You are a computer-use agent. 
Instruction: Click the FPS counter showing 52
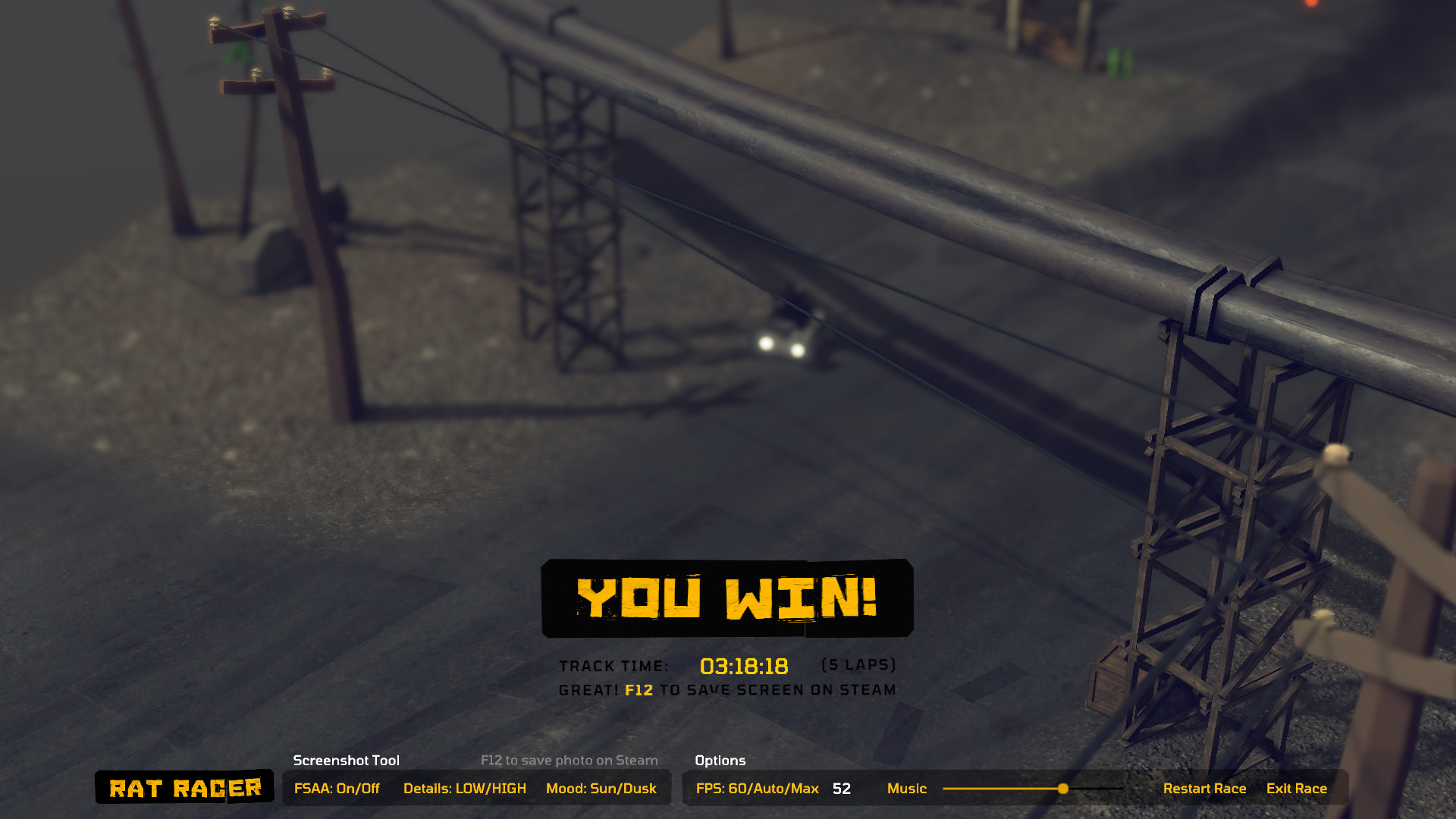tap(841, 789)
